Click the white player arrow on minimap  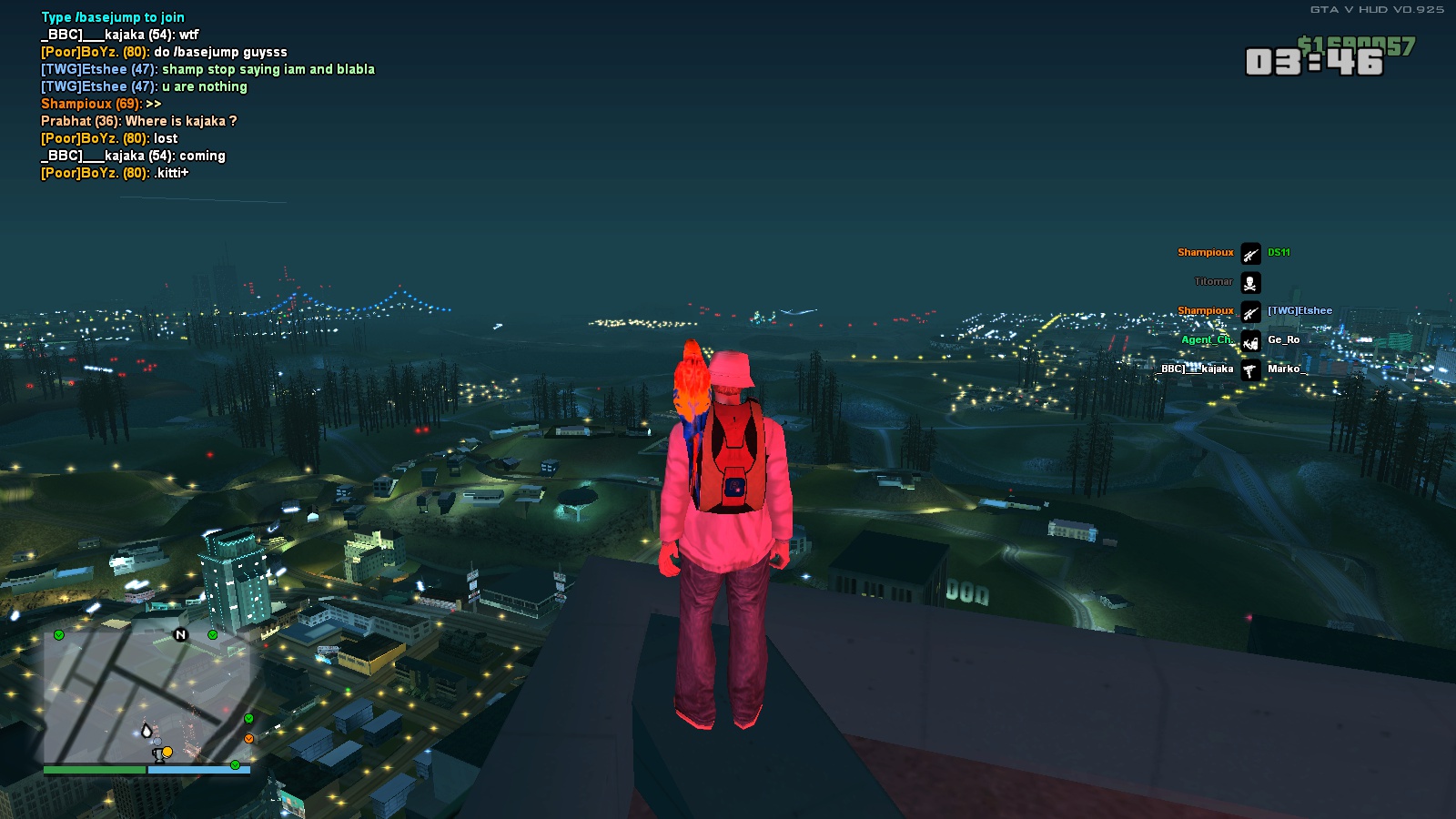[147, 730]
